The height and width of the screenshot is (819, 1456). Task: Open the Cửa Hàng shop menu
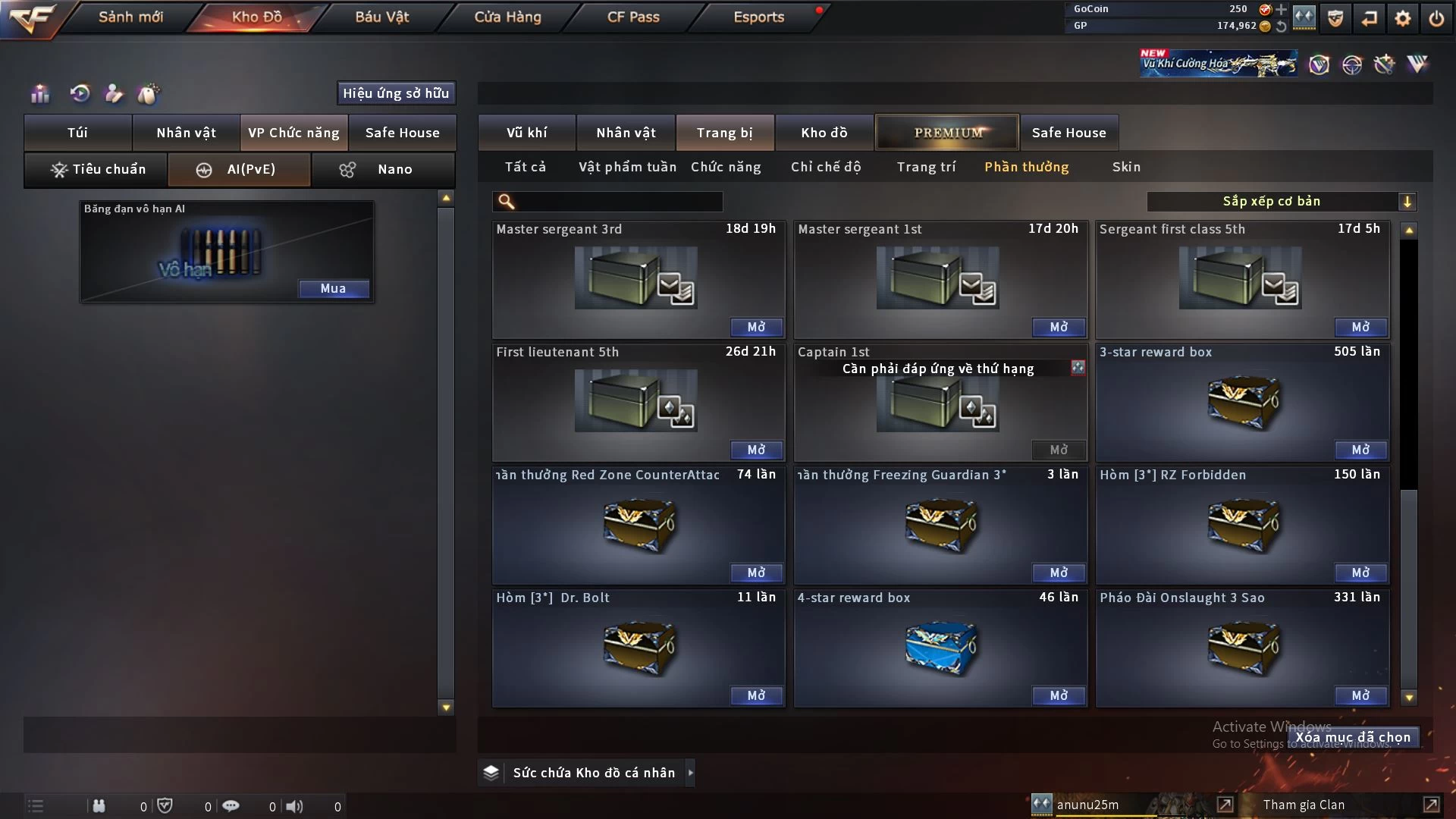[x=507, y=17]
